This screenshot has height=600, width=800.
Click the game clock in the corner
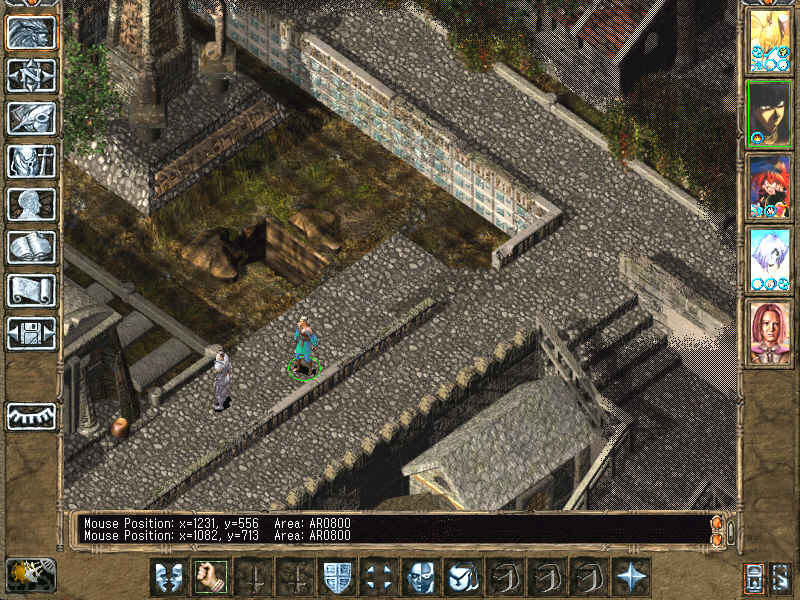[x=31, y=574]
